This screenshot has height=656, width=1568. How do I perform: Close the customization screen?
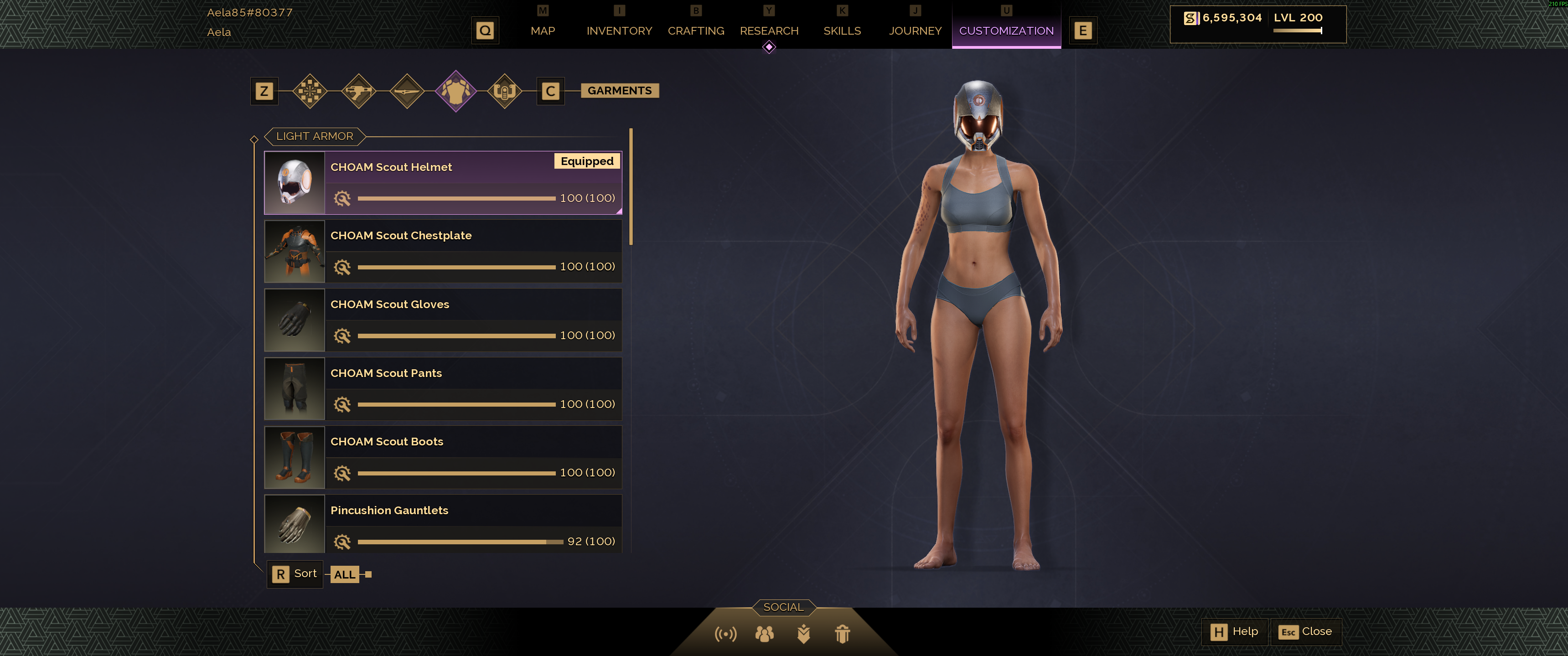[x=1306, y=632]
